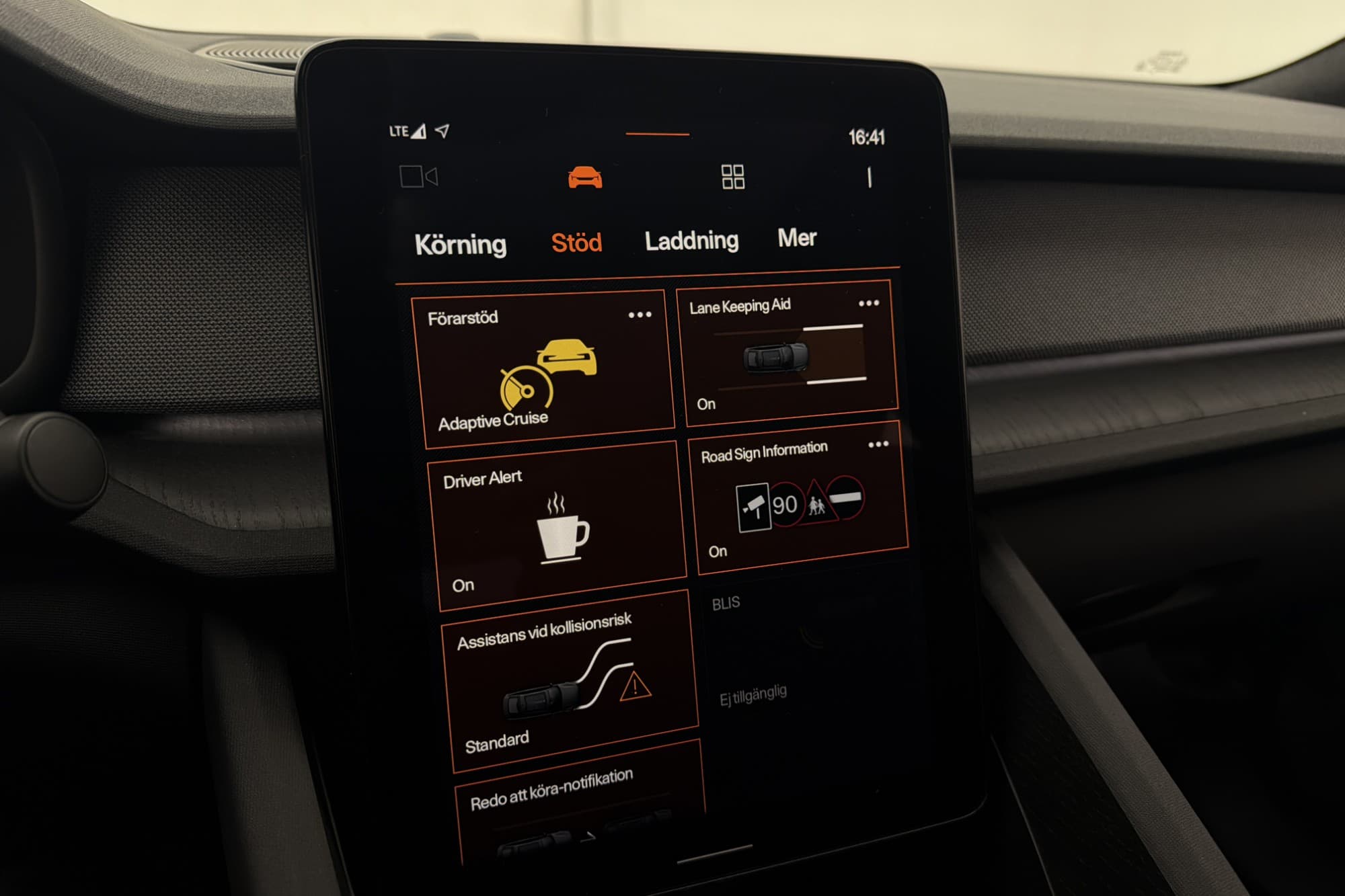Toggle the Road Sign Information tile
This screenshot has height=896, width=1345.
(x=794, y=504)
